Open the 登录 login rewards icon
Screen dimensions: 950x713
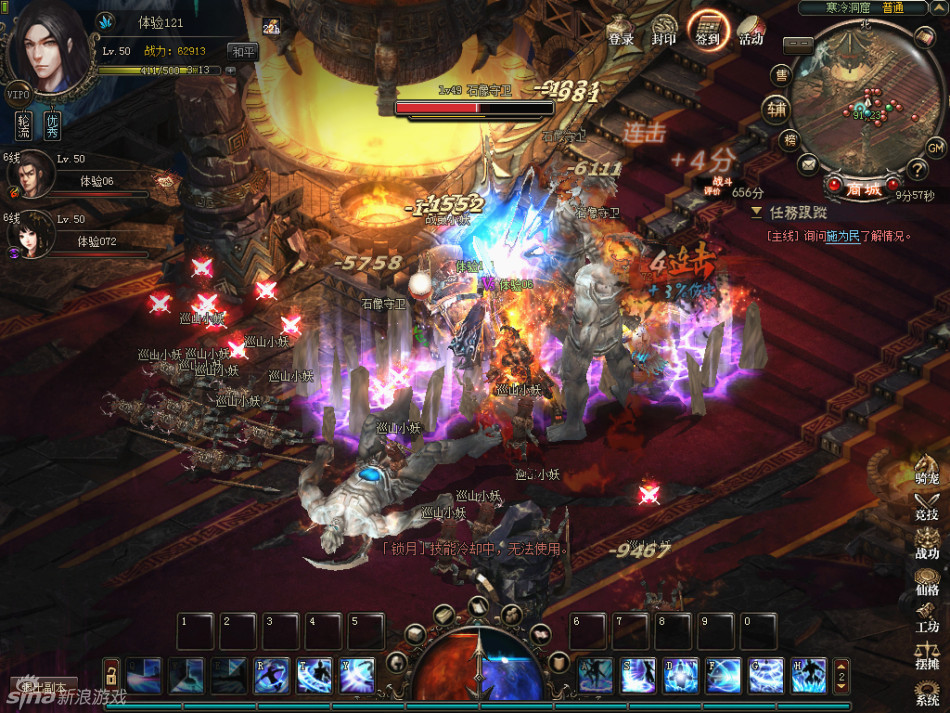[x=621, y=32]
